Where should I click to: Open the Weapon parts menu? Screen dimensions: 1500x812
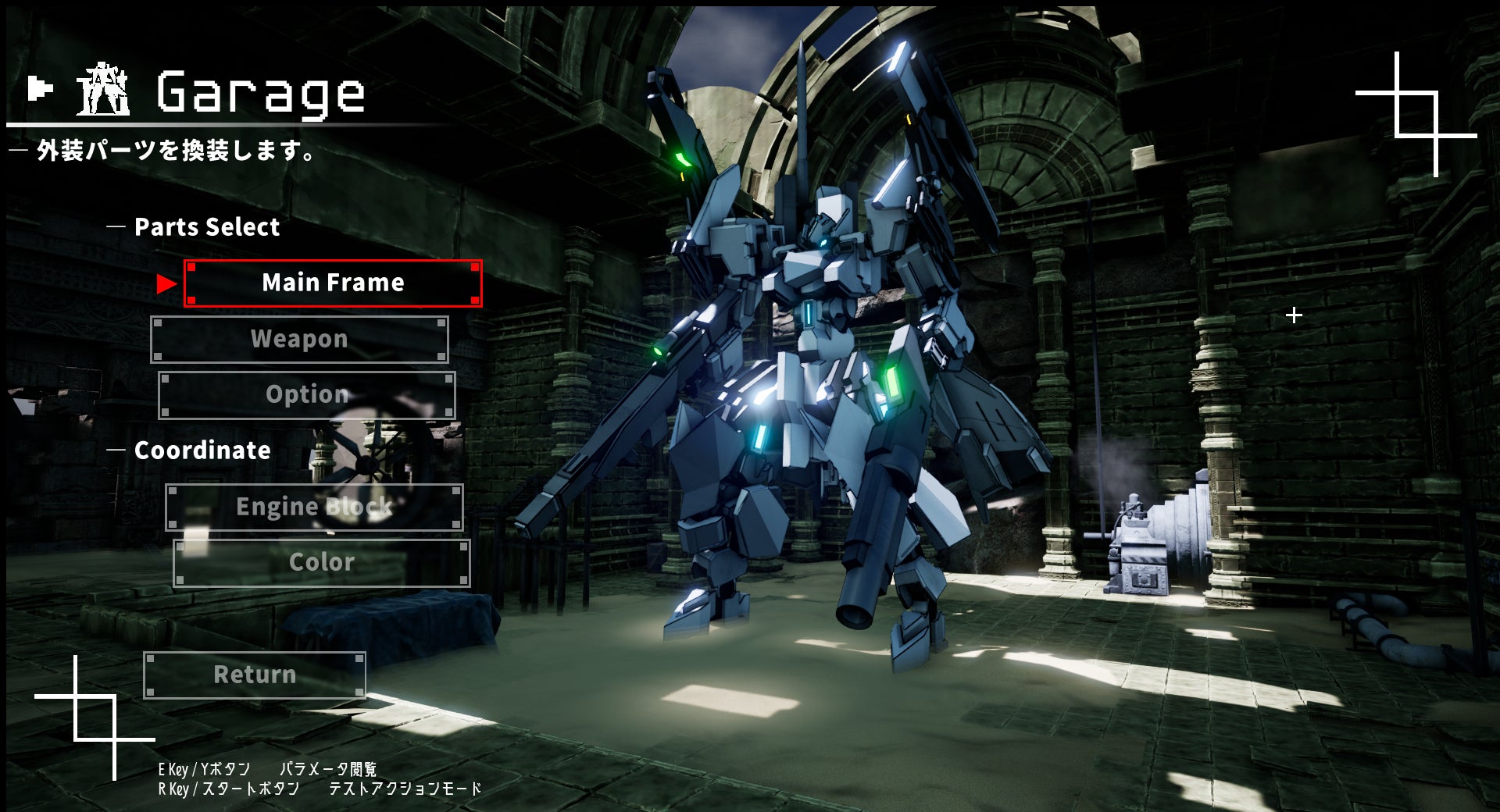(299, 339)
